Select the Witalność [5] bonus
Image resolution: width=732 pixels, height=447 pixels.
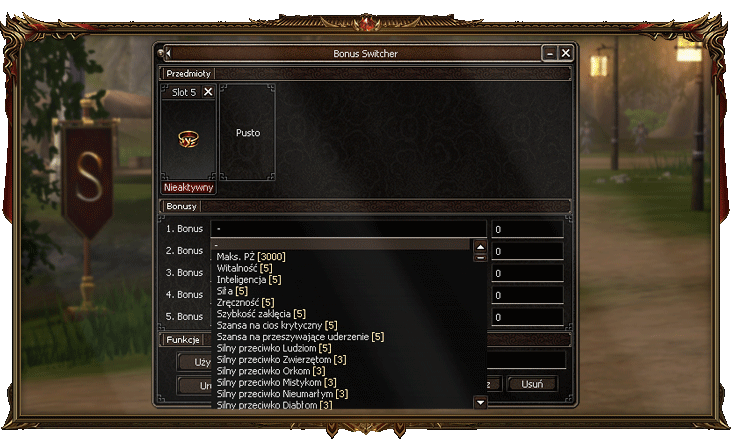tap(244, 268)
